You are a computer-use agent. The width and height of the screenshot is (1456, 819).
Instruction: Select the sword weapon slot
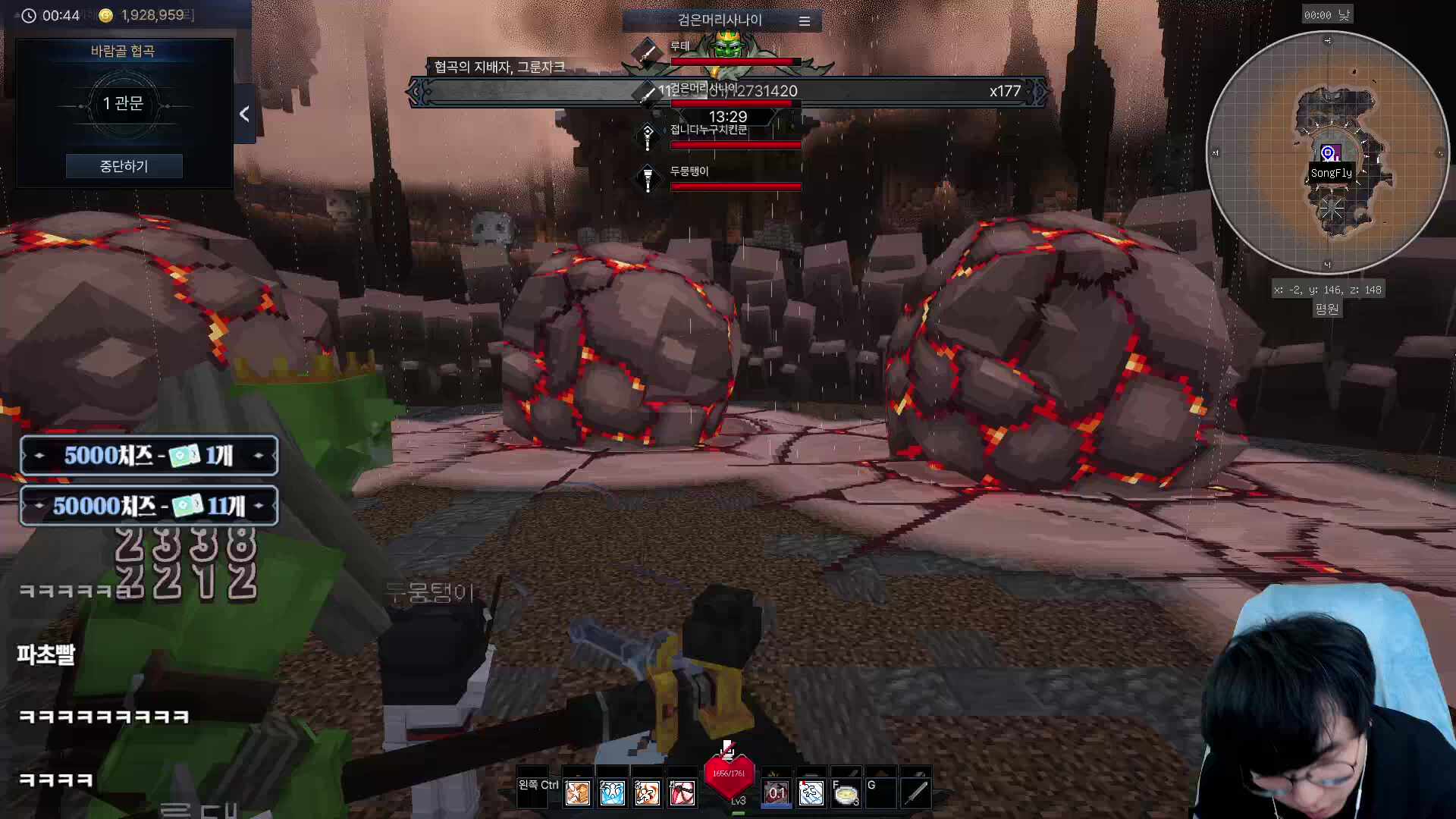click(915, 793)
